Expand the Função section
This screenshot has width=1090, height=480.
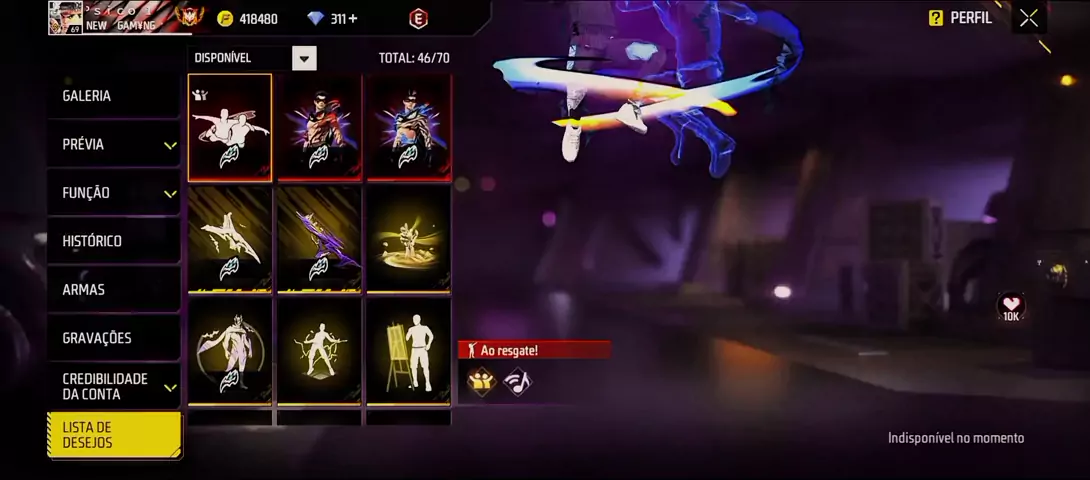pos(113,193)
